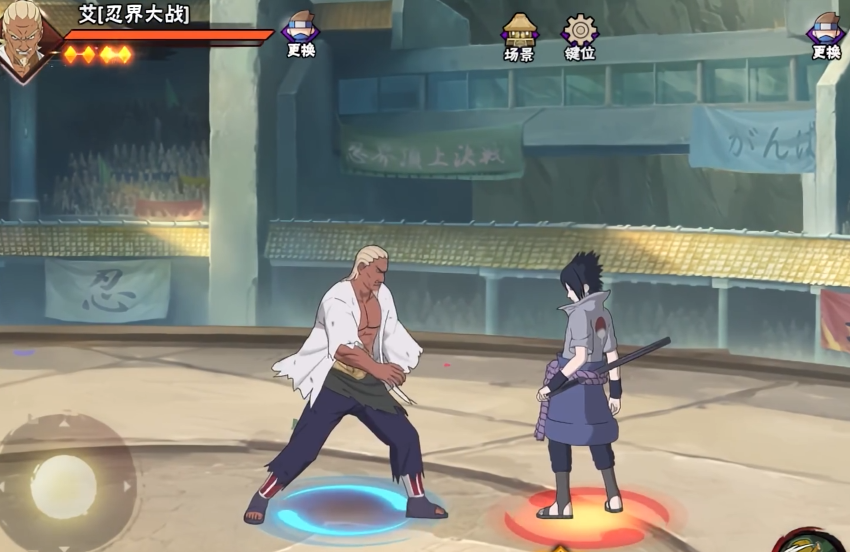Open the 场景 scene selection
The height and width of the screenshot is (552, 850).
point(519,36)
